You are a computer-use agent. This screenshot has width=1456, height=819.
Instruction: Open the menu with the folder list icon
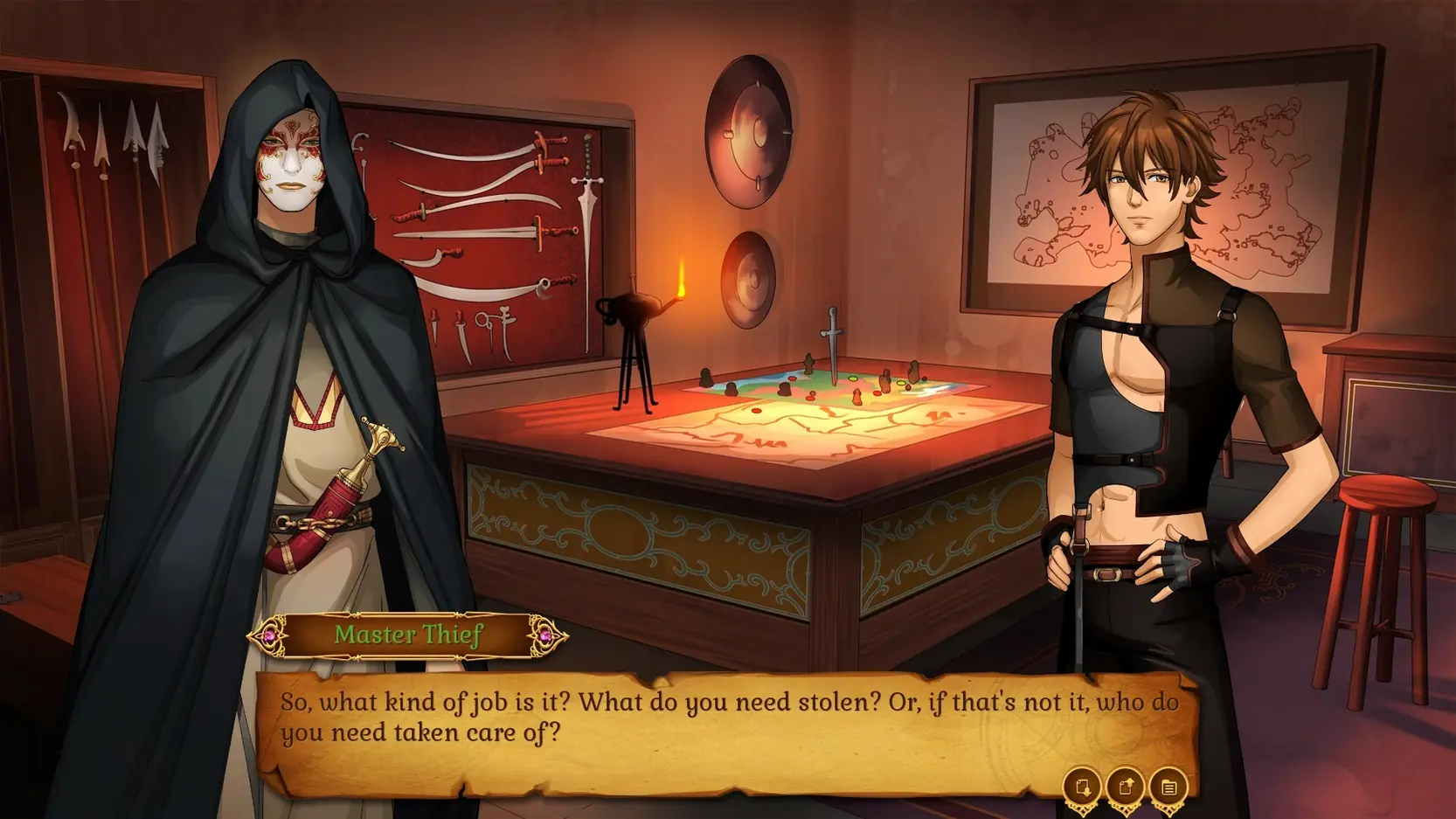tap(1168, 787)
